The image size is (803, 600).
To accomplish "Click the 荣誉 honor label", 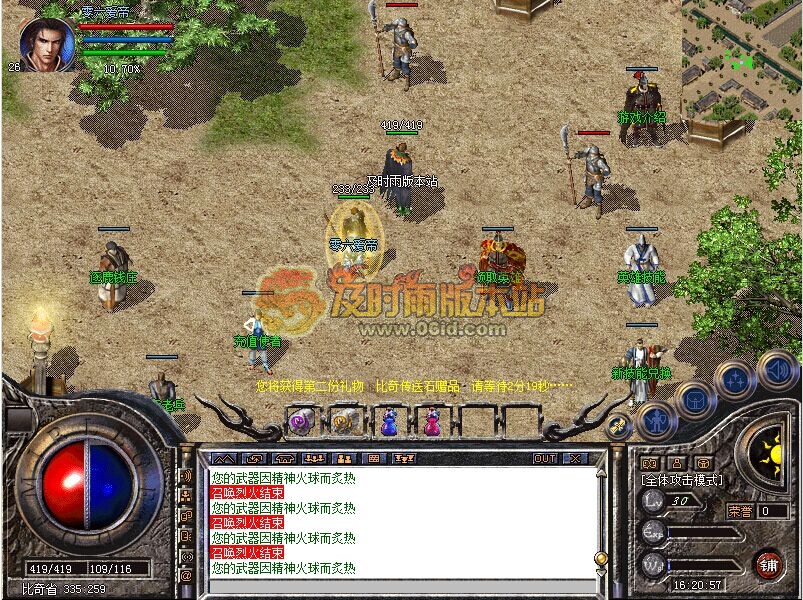I will pyautogui.click(x=740, y=511).
